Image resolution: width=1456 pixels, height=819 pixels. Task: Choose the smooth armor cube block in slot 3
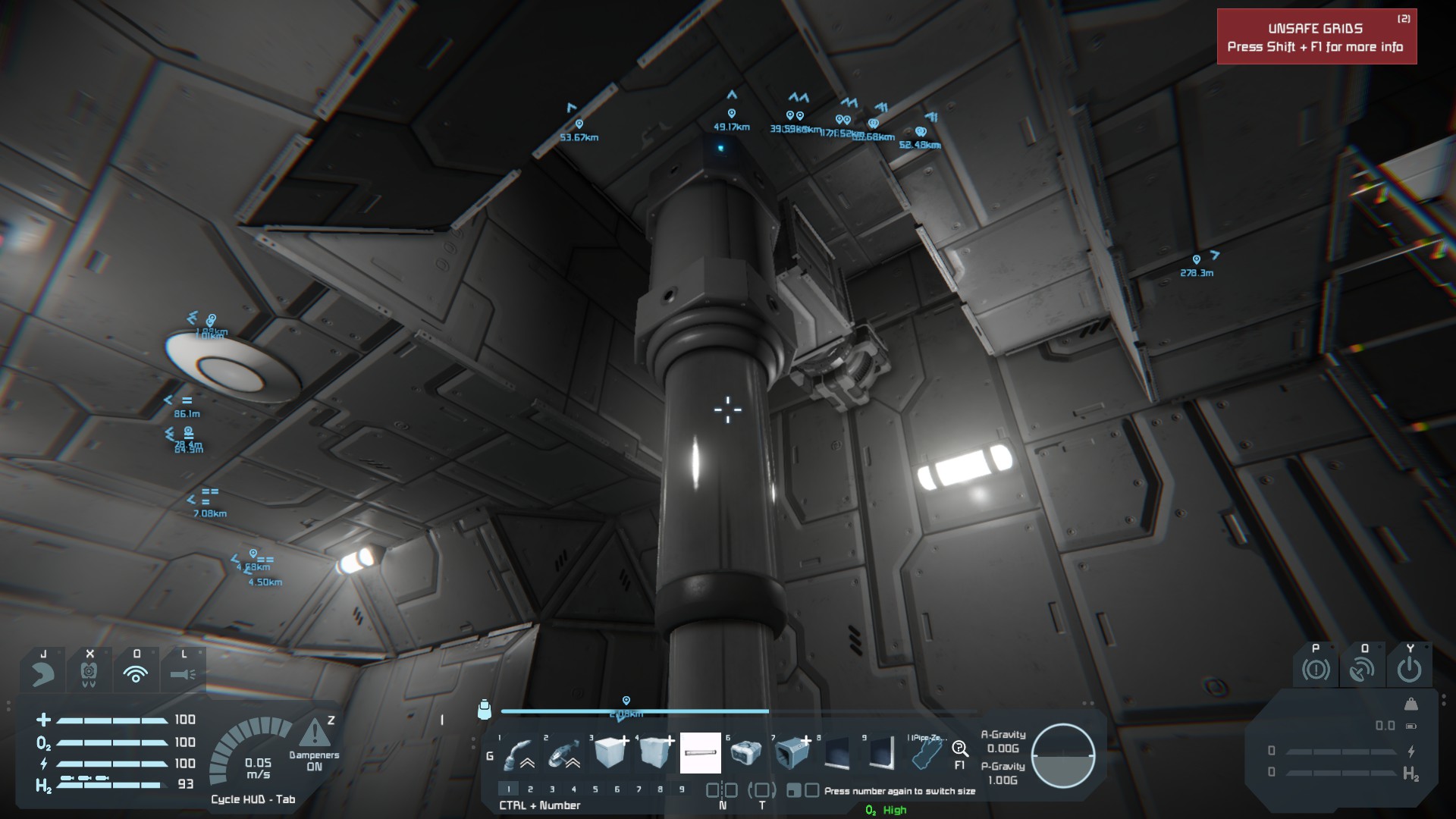point(610,753)
